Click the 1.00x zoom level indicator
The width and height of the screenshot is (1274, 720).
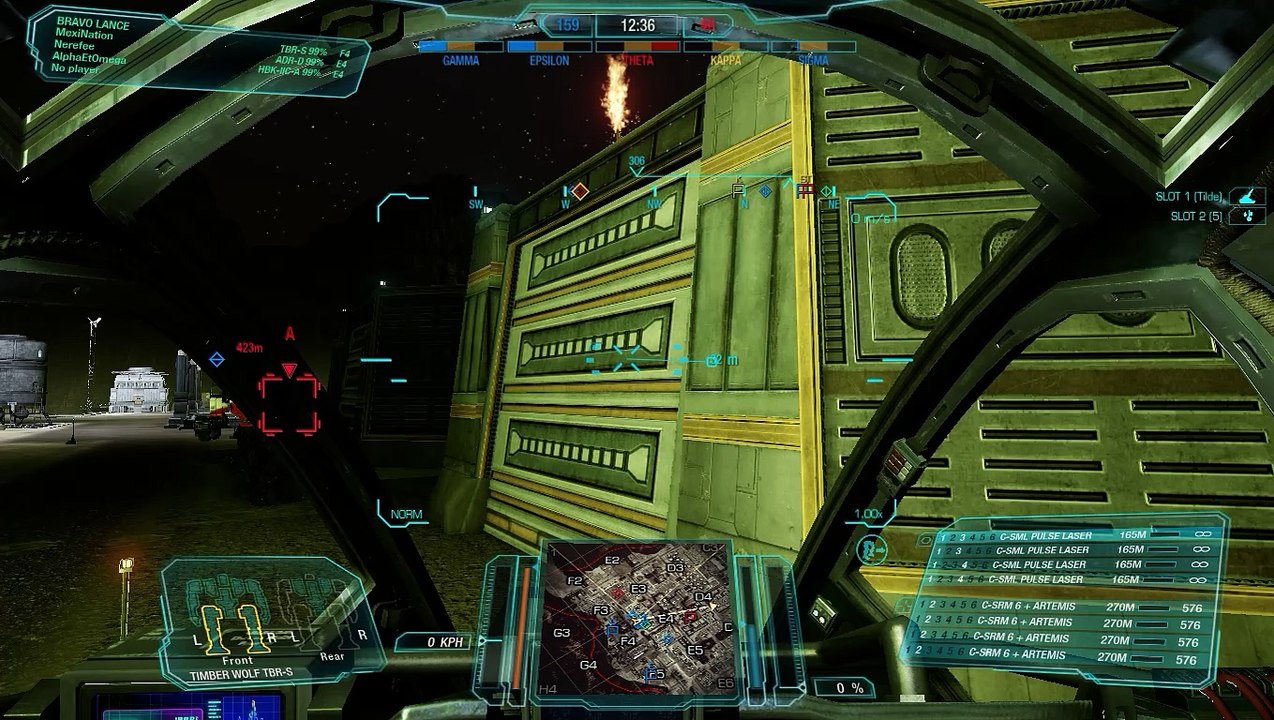pos(868,514)
